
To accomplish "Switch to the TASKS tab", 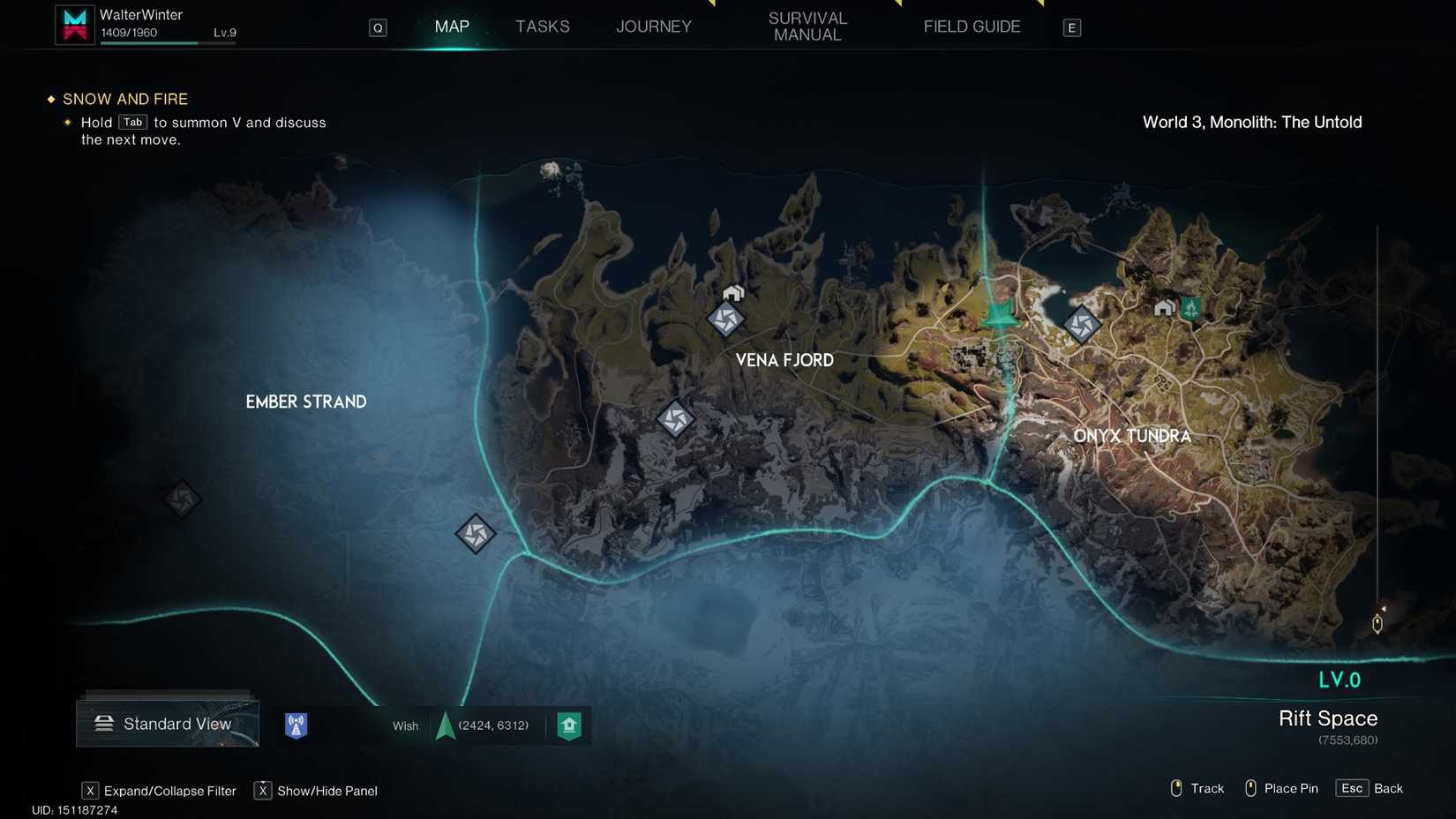I will point(542,26).
